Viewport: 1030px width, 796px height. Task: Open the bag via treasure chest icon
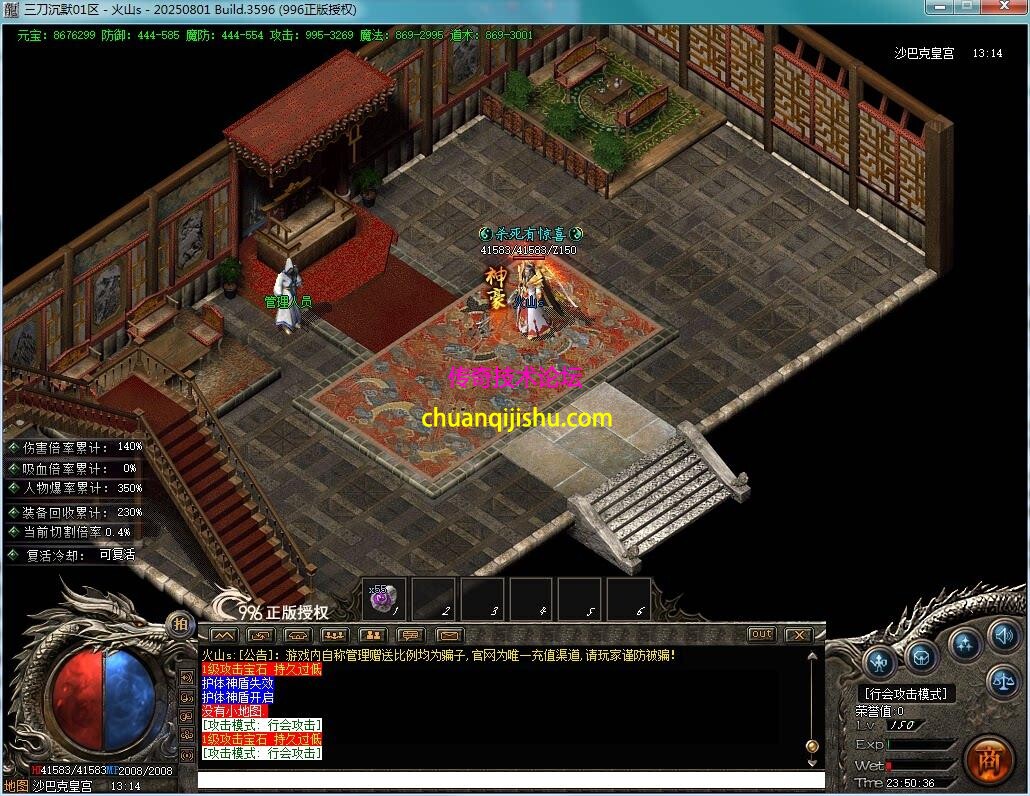click(x=921, y=657)
